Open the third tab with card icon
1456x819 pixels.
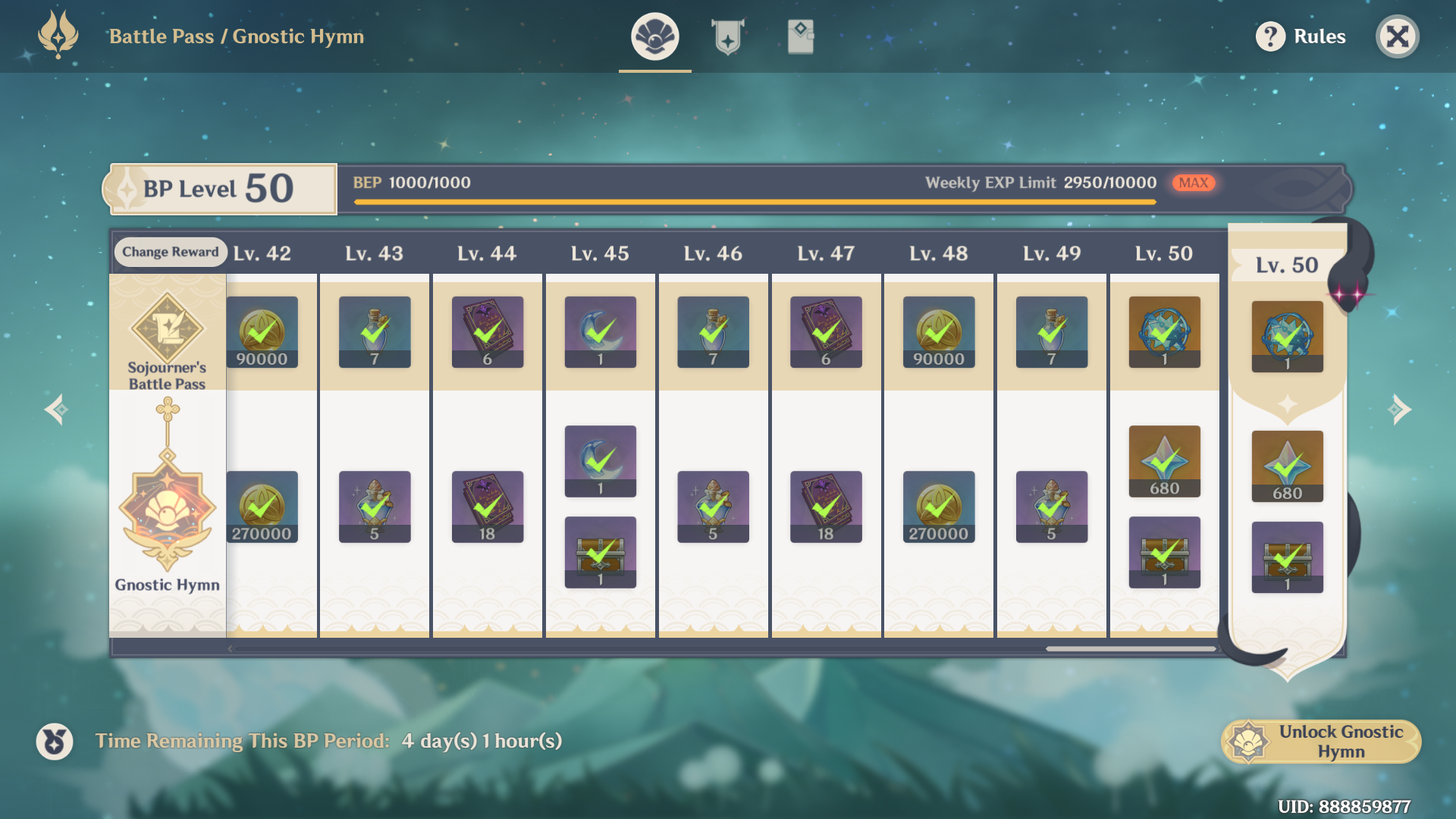(800, 36)
